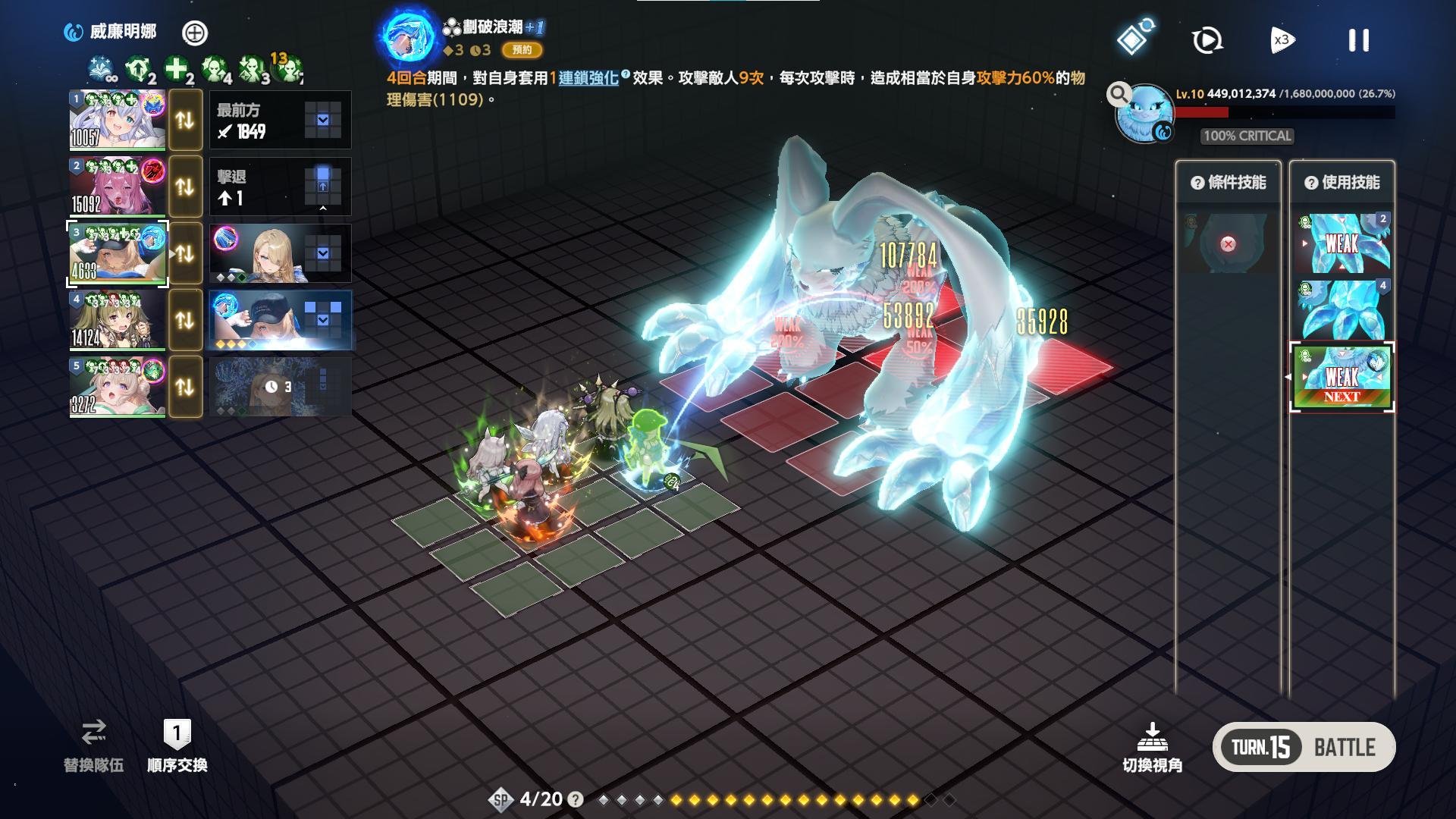Image resolution: width=1456 pixels, height=819 pixels.
Task: Select the pink-haired character portrait with 15092 HP
Action: click(x=118, y=187)
